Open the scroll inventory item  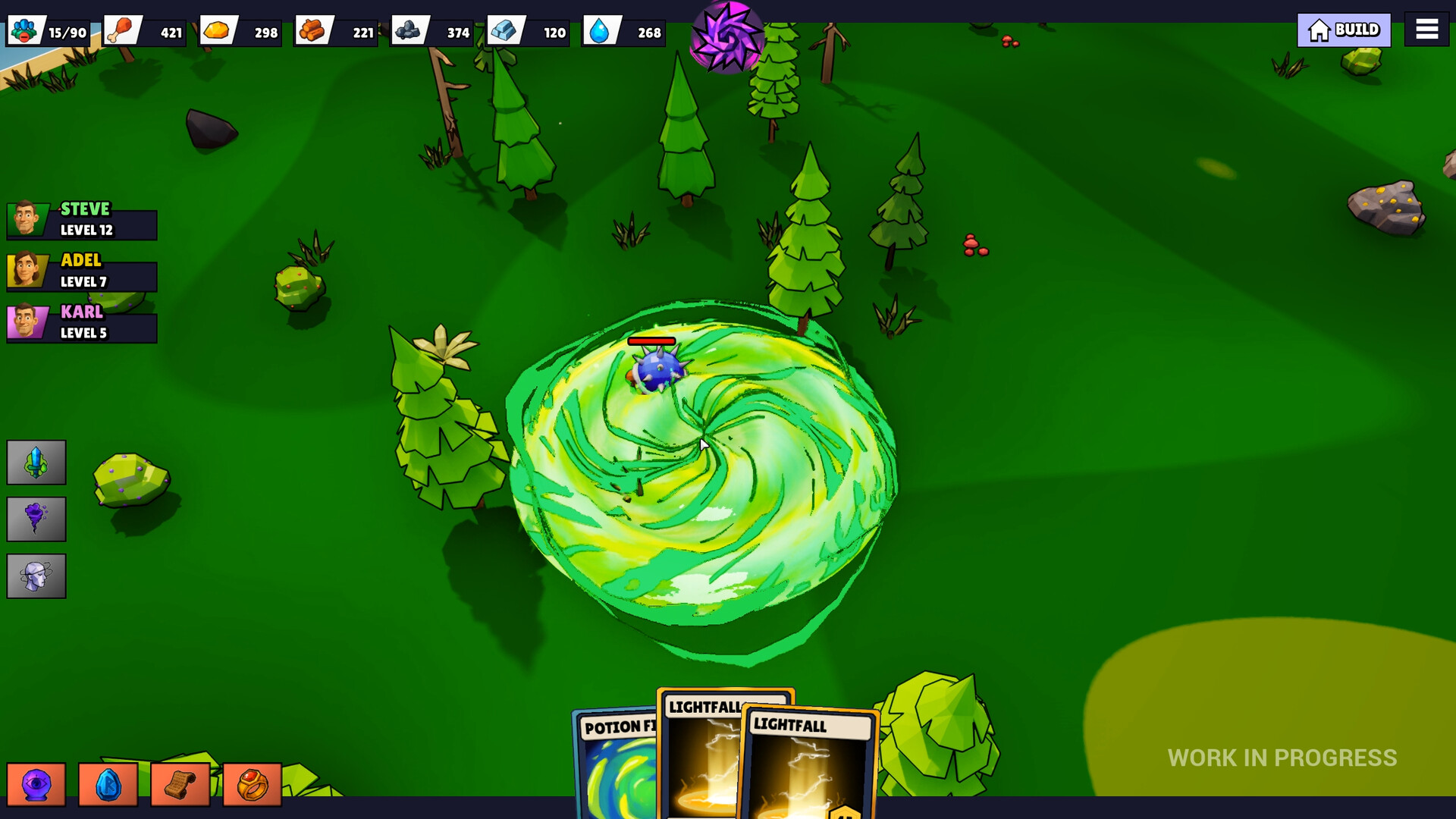coord(180,783)
